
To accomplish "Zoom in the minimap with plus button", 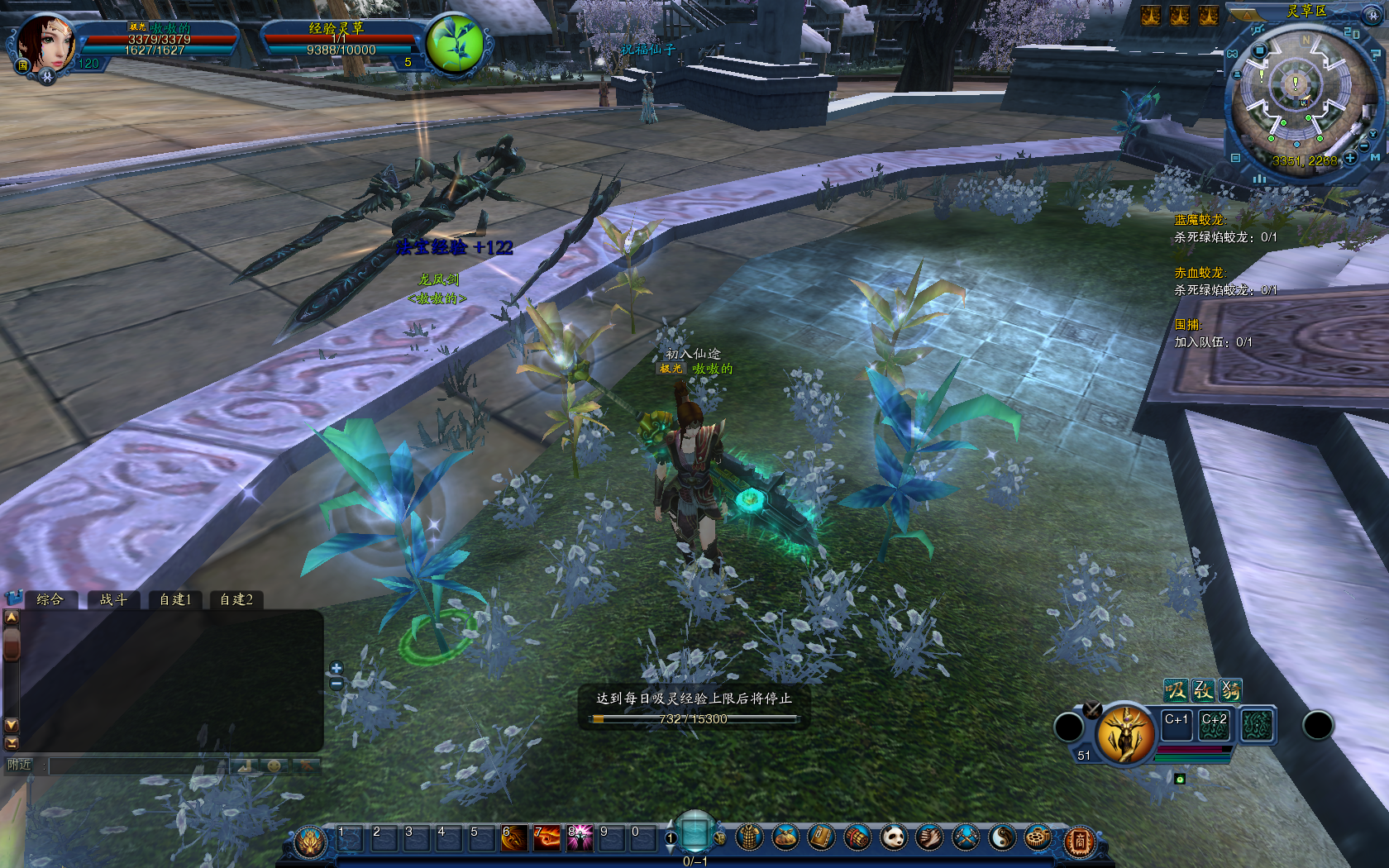I will (x=1350, y=157).
